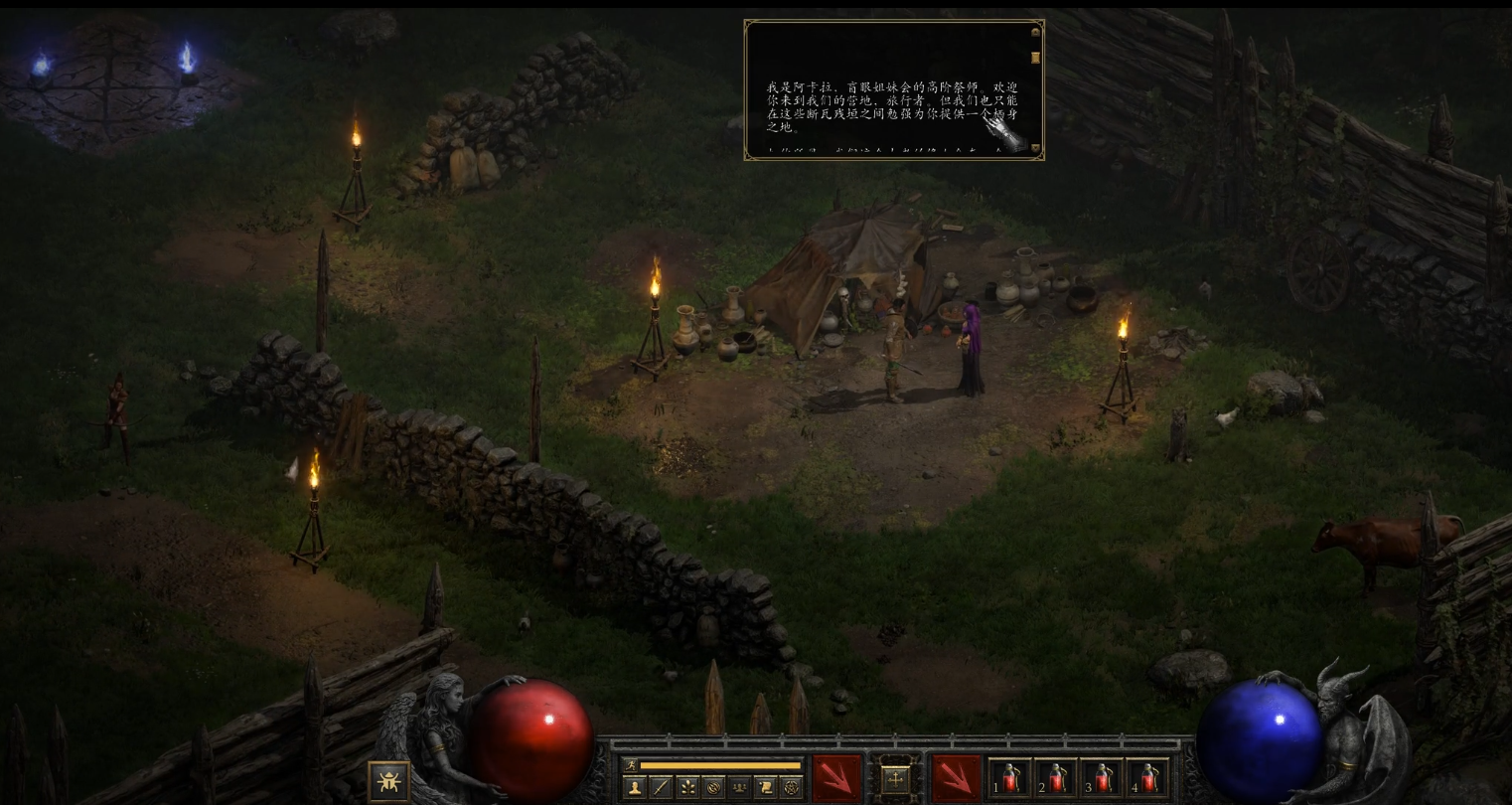The width and height of the screenshot is (1512, 805).
Task: Click the mini-panel toggle with cross arrows
Action: point(895,779)
